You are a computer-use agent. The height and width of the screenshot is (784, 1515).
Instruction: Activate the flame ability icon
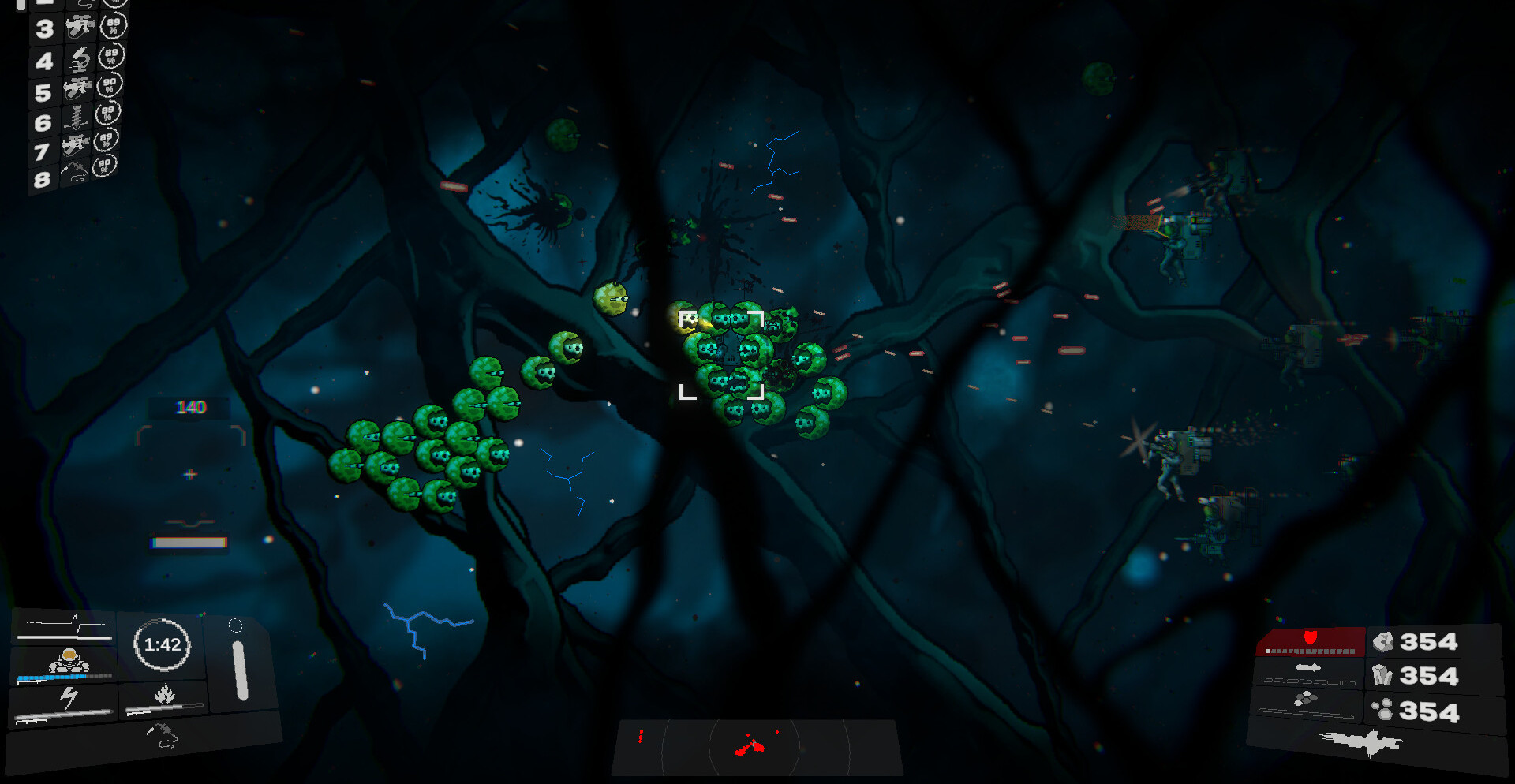click(164, 695)
